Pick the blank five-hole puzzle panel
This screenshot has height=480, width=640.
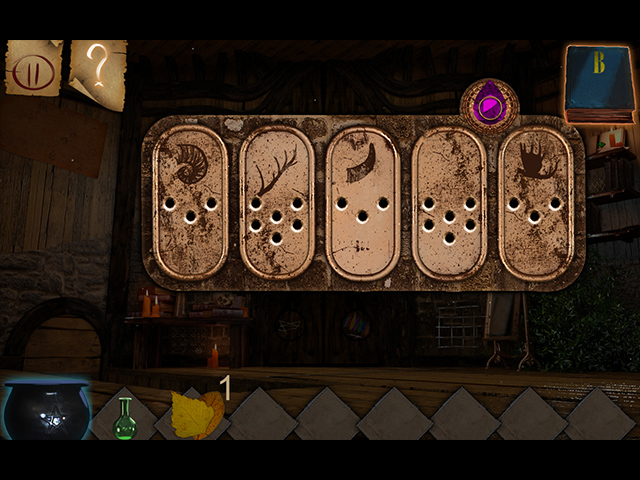pos(449,201)
